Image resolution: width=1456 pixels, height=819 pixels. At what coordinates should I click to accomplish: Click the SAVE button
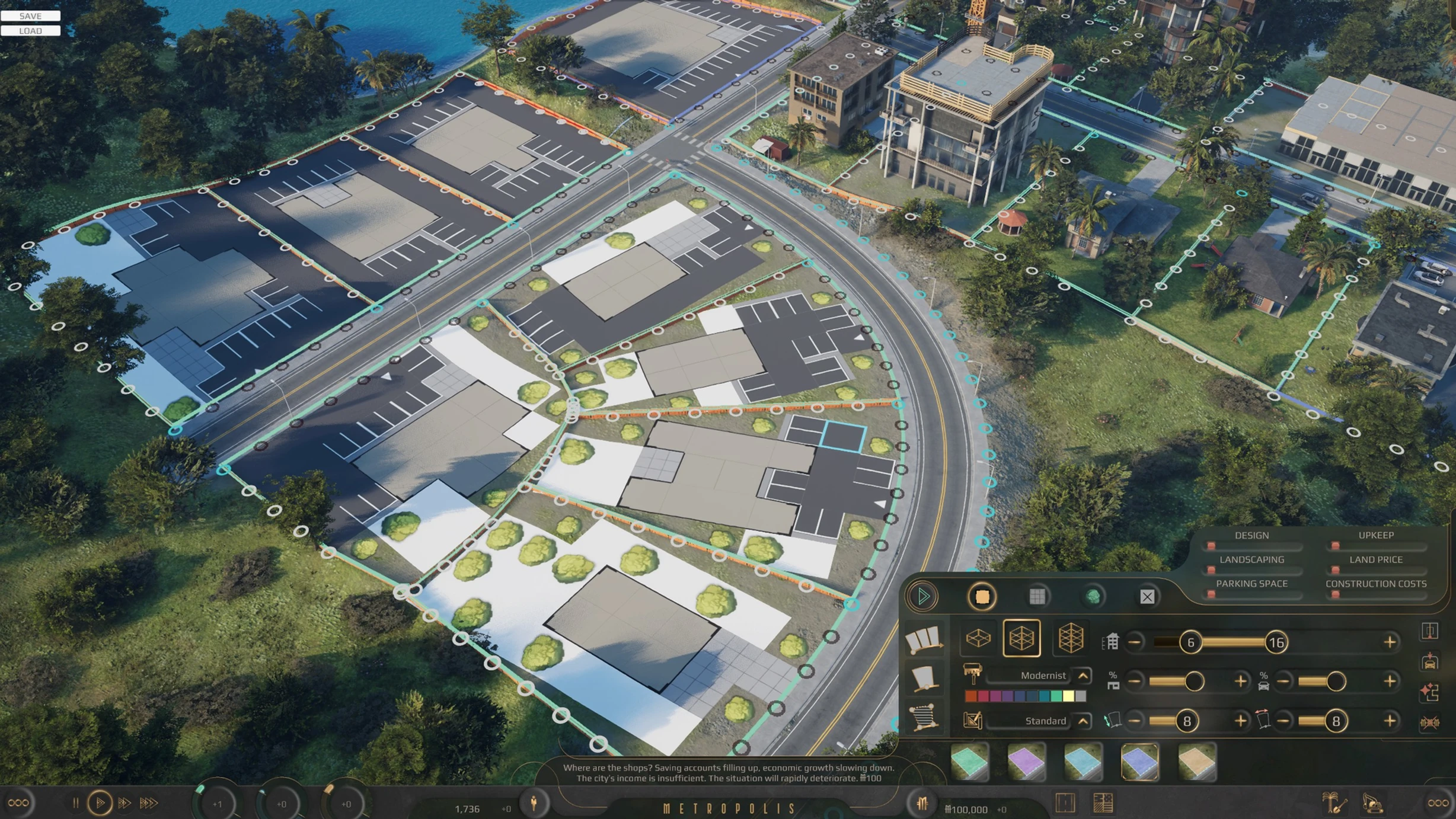(30, 16)
